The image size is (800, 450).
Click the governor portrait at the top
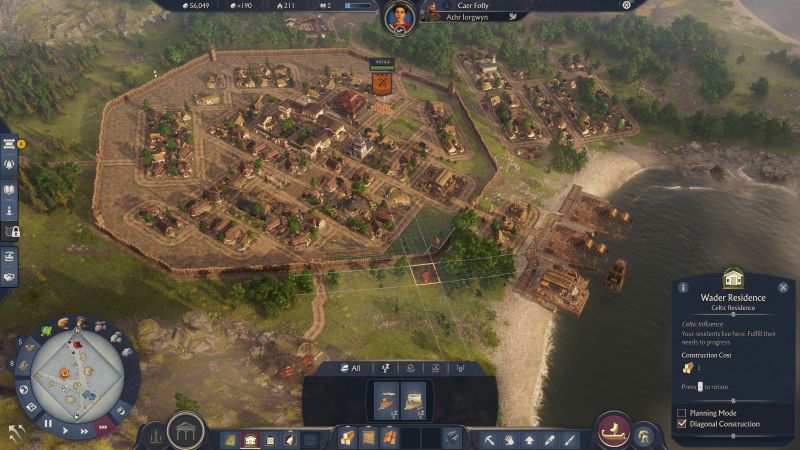tap(397, 15)
